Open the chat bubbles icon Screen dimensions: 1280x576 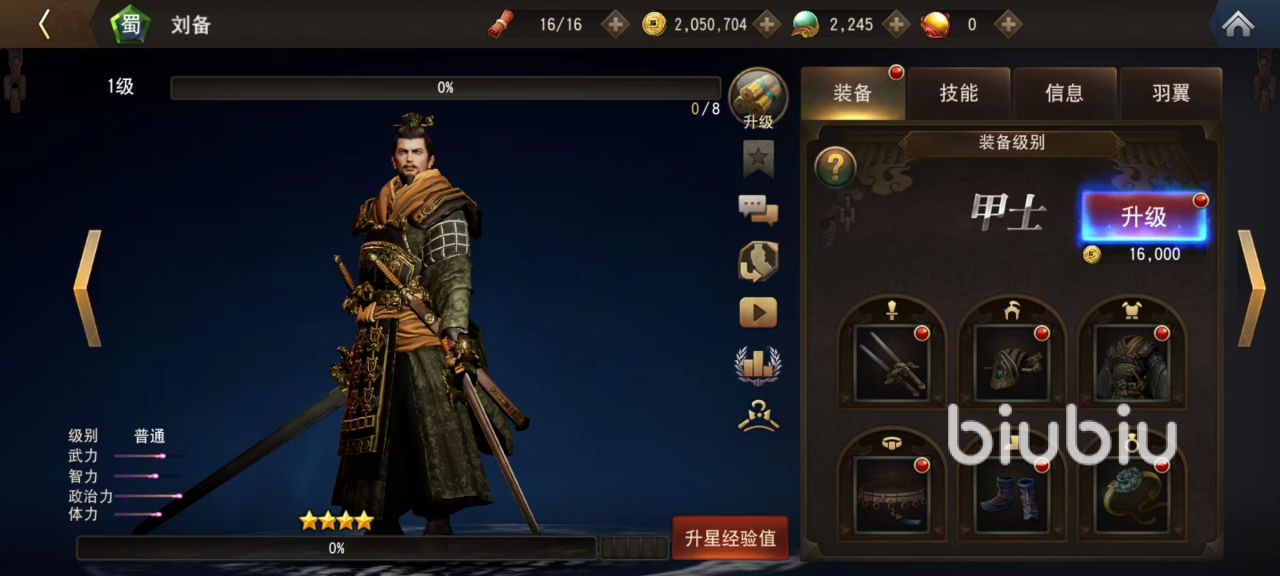pyautogui.click(x=758, y=209)
